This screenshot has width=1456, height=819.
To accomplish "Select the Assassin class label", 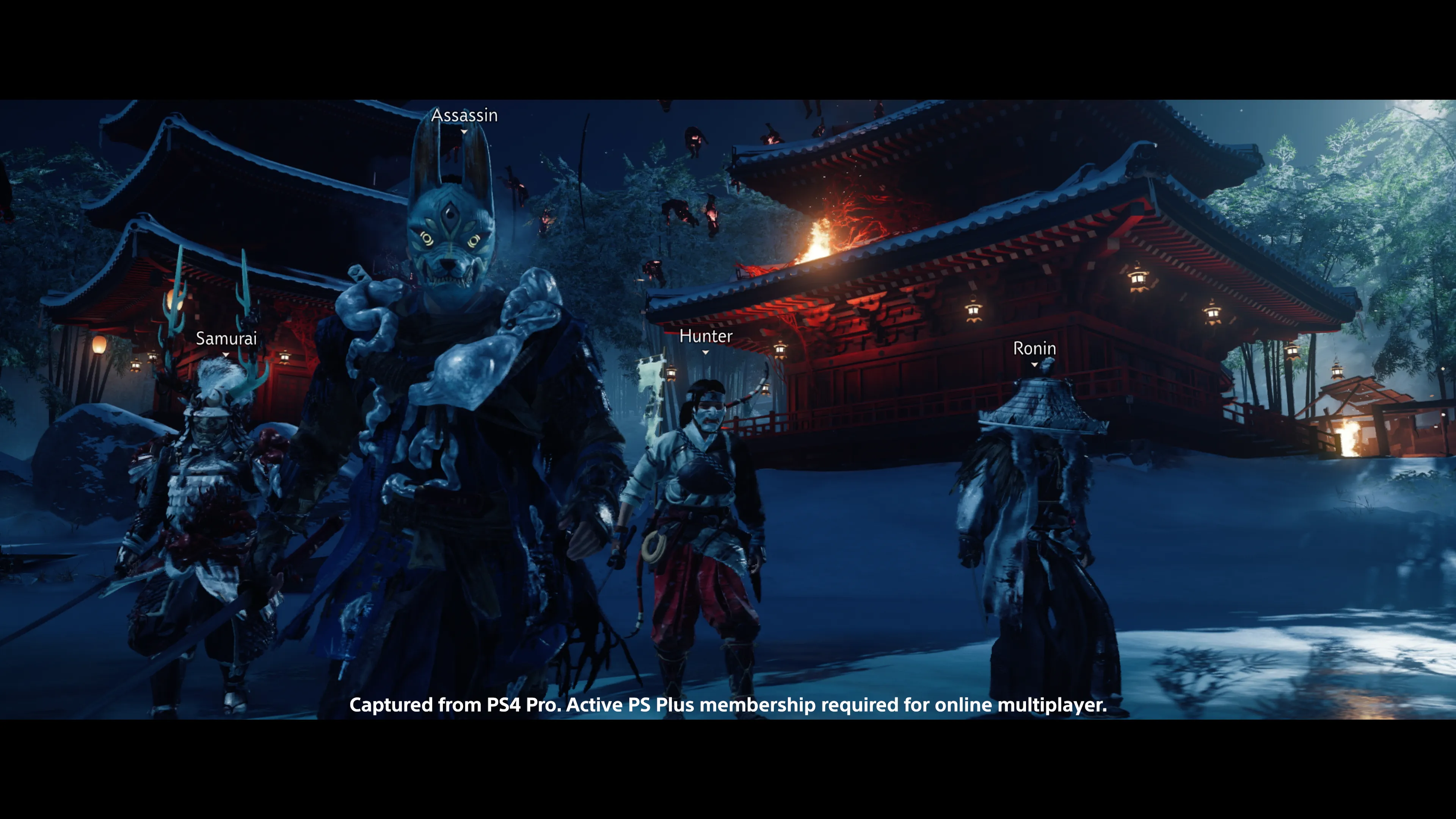I will (464, 115).
